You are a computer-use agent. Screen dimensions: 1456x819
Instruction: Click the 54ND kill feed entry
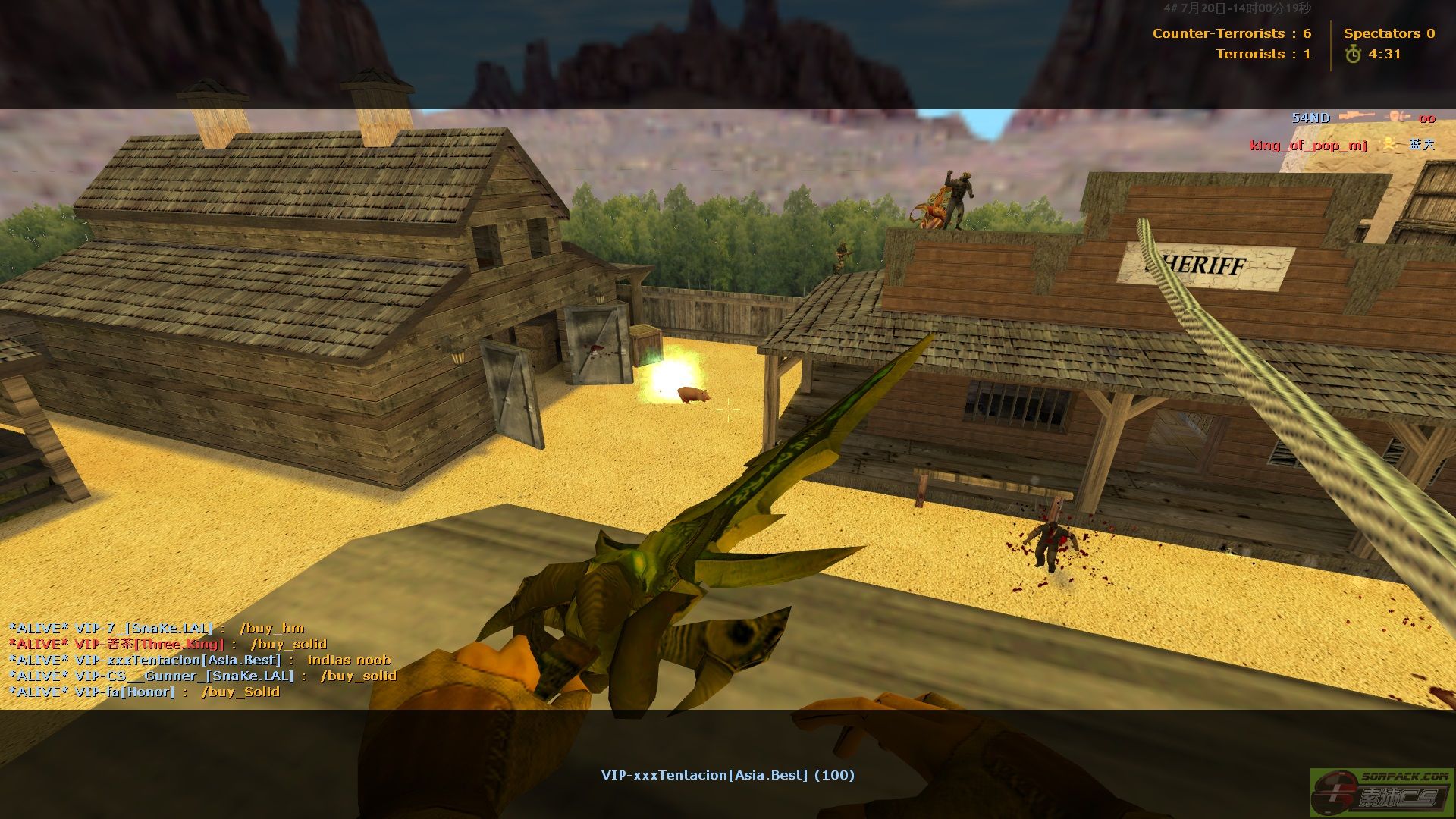(x=1363, y=118)
